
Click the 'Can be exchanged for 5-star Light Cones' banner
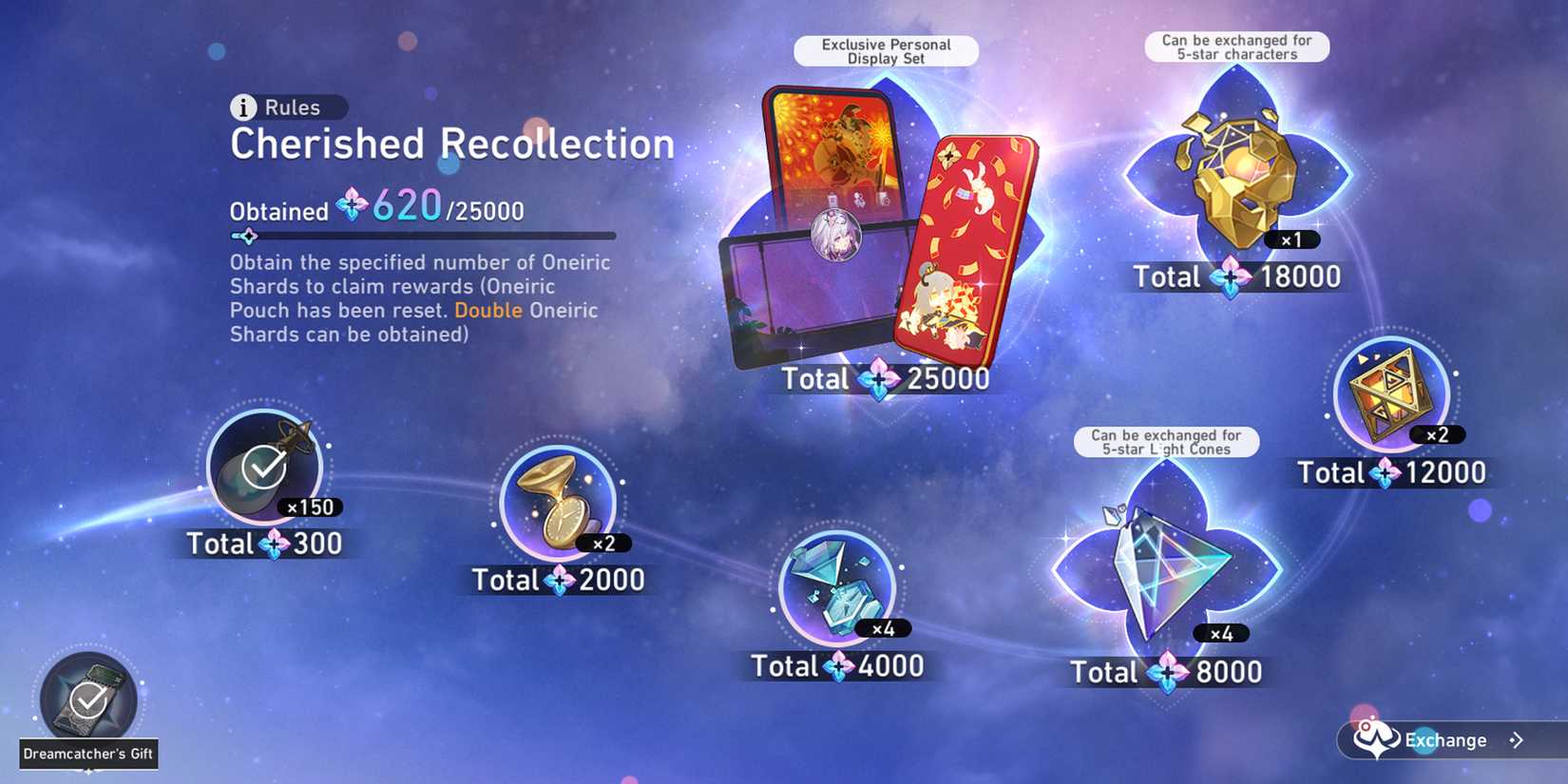tap(1166, 442)
